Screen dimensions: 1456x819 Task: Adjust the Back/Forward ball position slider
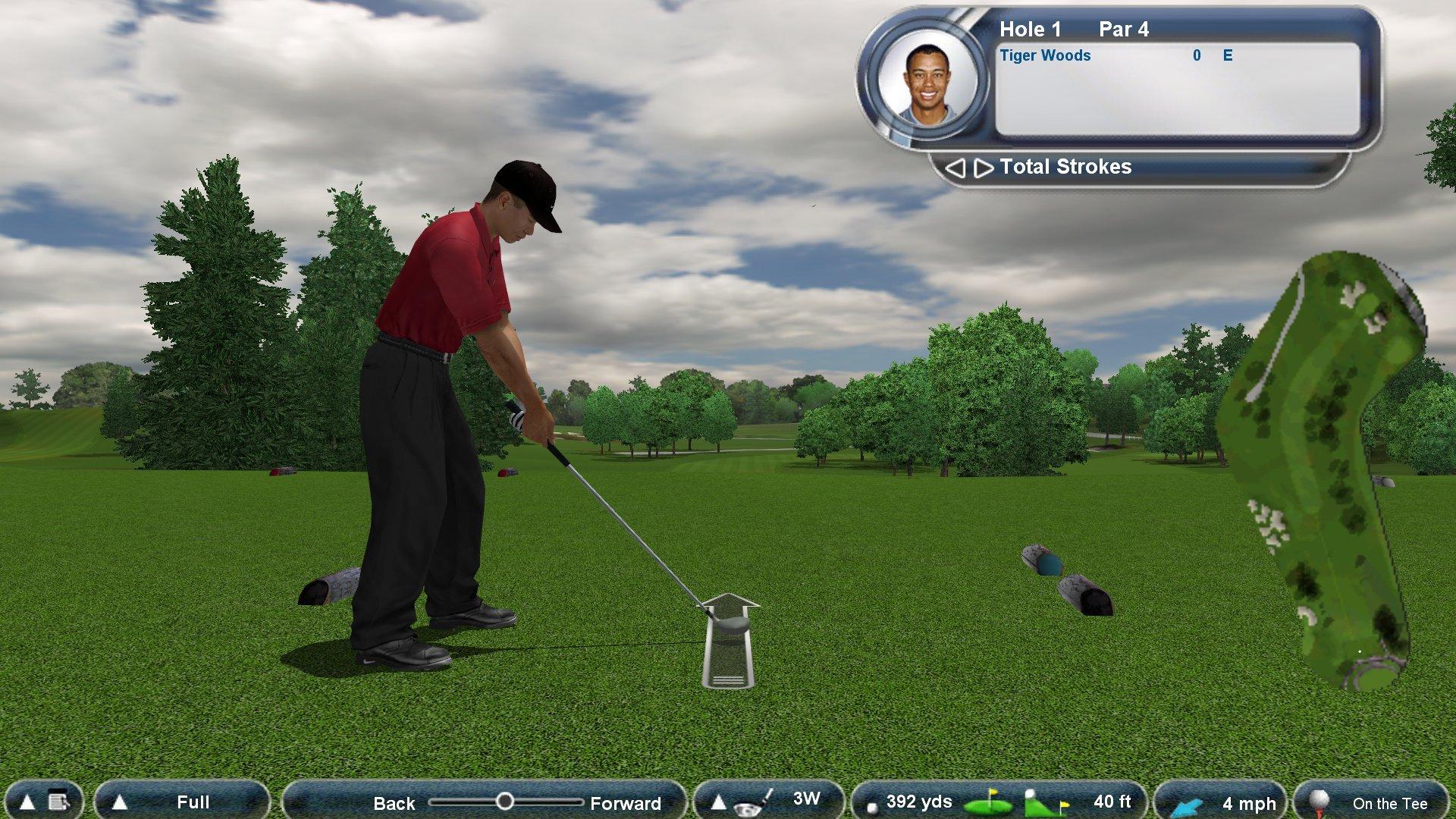coord(507,801)
